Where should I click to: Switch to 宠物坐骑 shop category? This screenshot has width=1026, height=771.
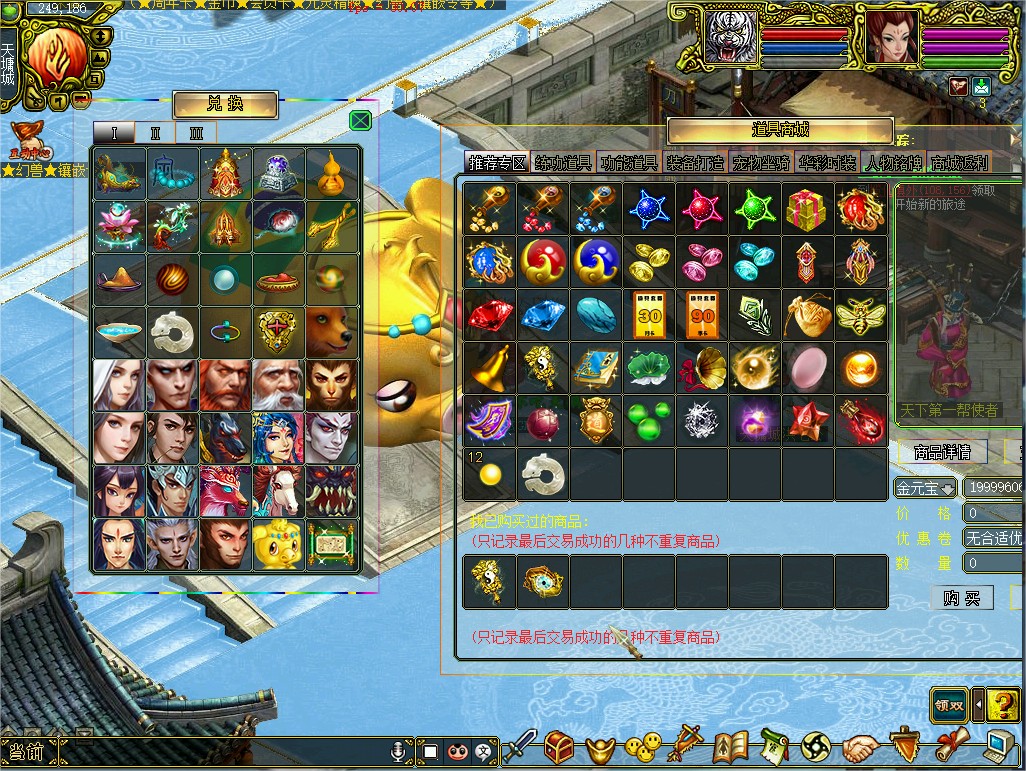[x=761, y=163]
